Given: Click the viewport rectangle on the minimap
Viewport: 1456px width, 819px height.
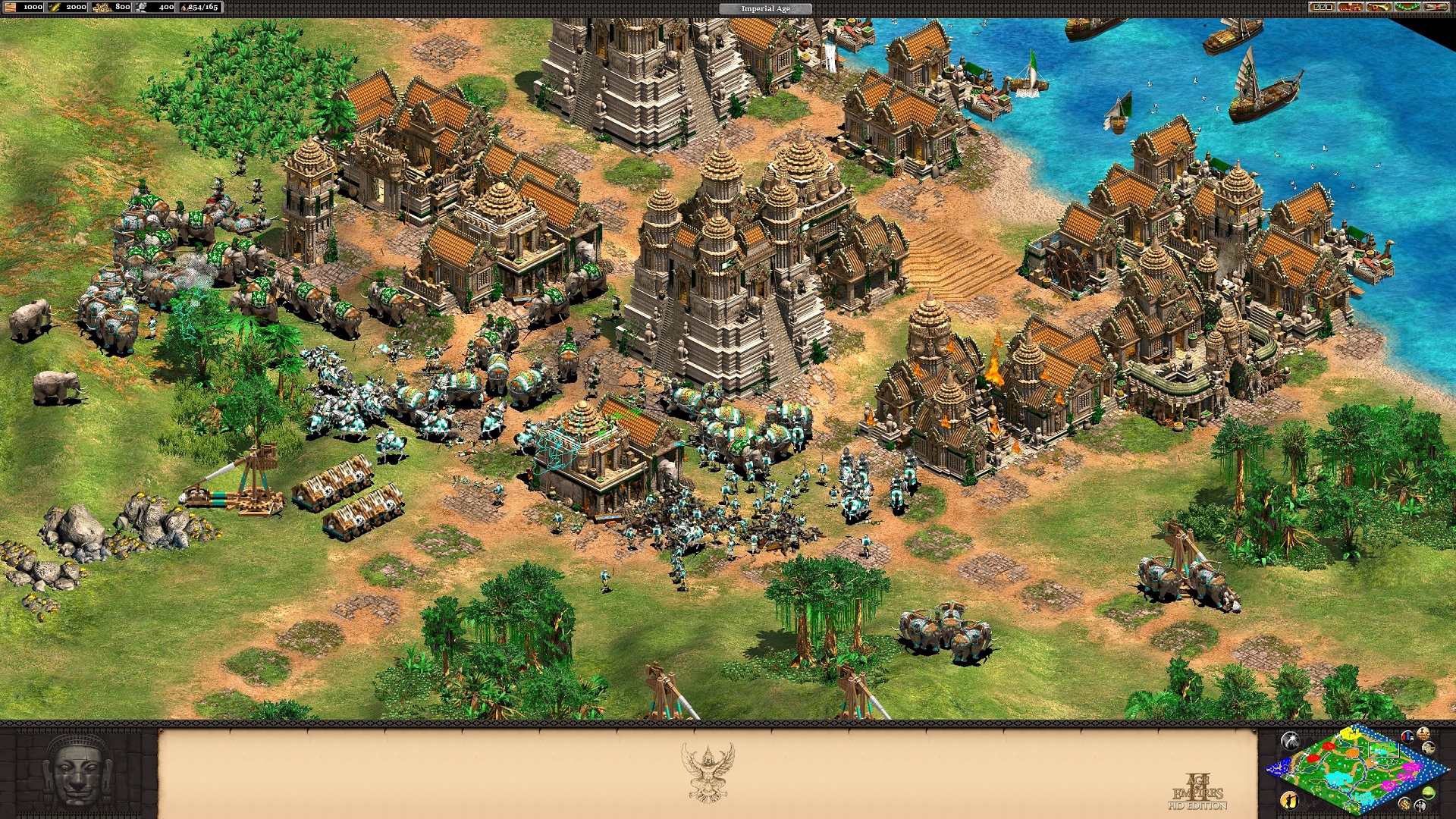Looking at the screenshot, I should pyautogui.click(x=1383, y=749).
